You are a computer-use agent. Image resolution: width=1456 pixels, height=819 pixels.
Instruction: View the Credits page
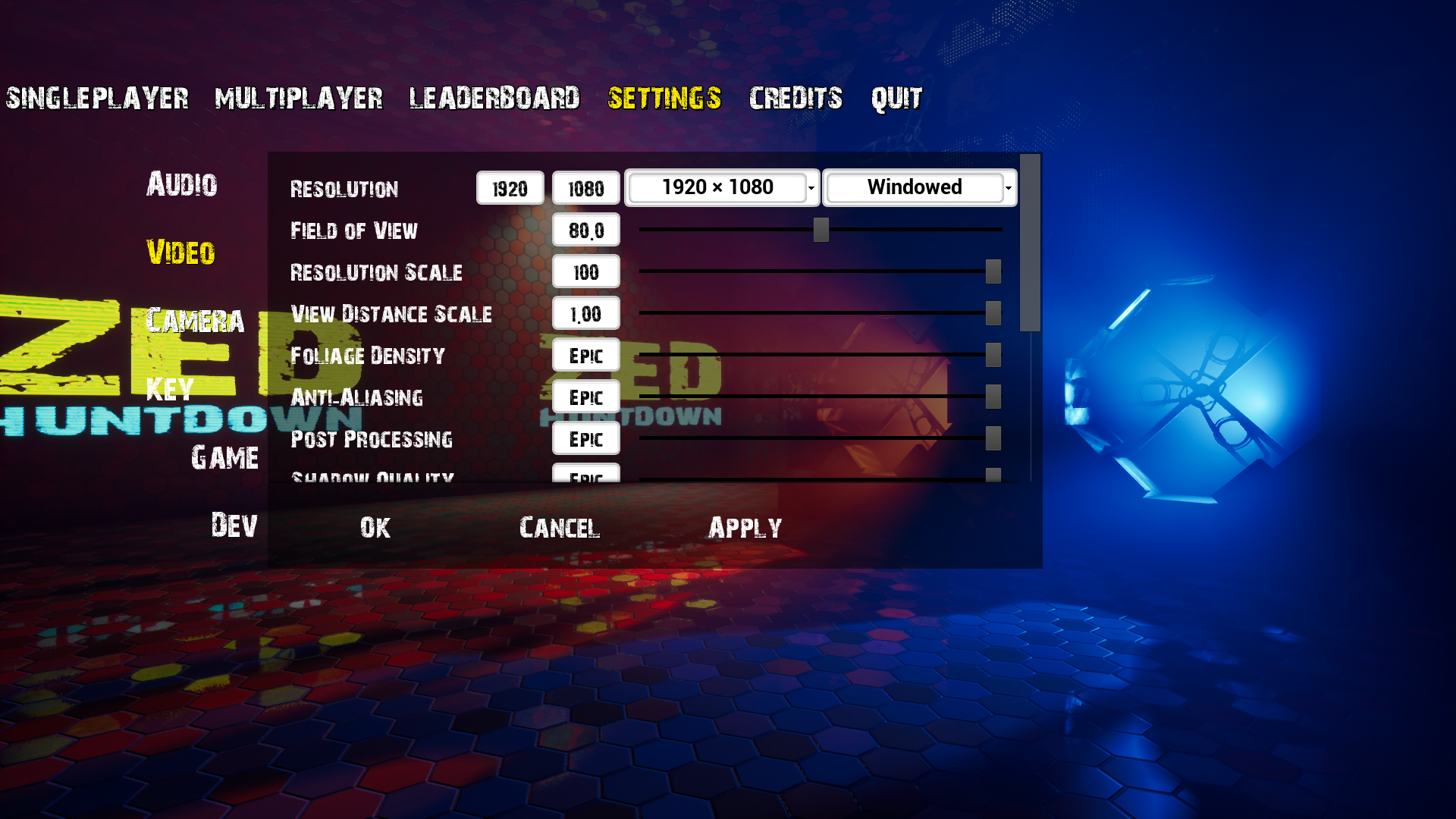[795, 99]
